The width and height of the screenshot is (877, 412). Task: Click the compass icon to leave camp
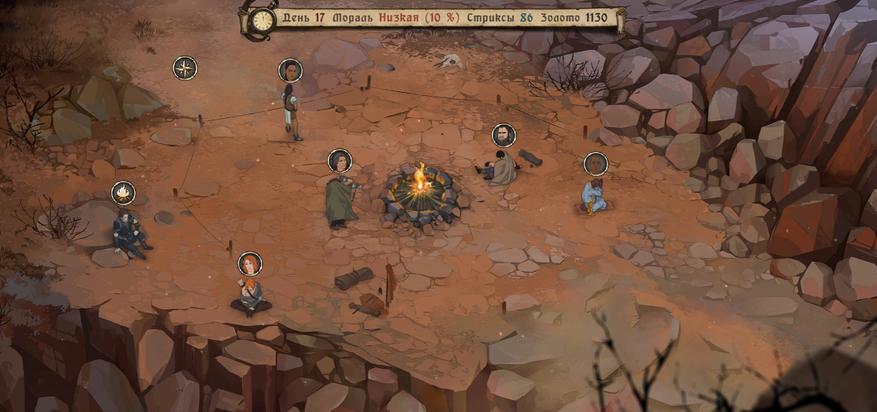click(x=185, y=68)
